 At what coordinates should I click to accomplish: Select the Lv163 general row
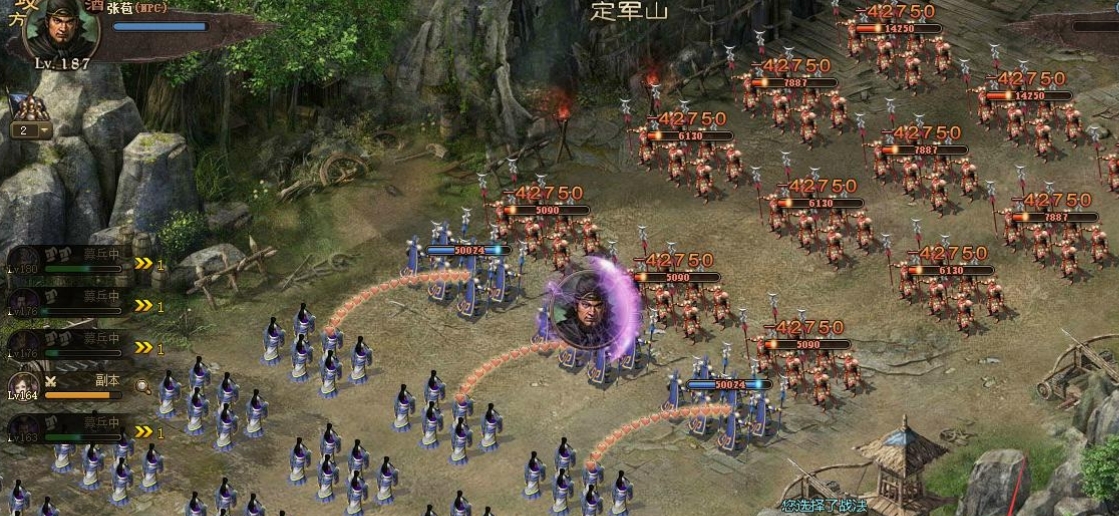tap(70, 430)
